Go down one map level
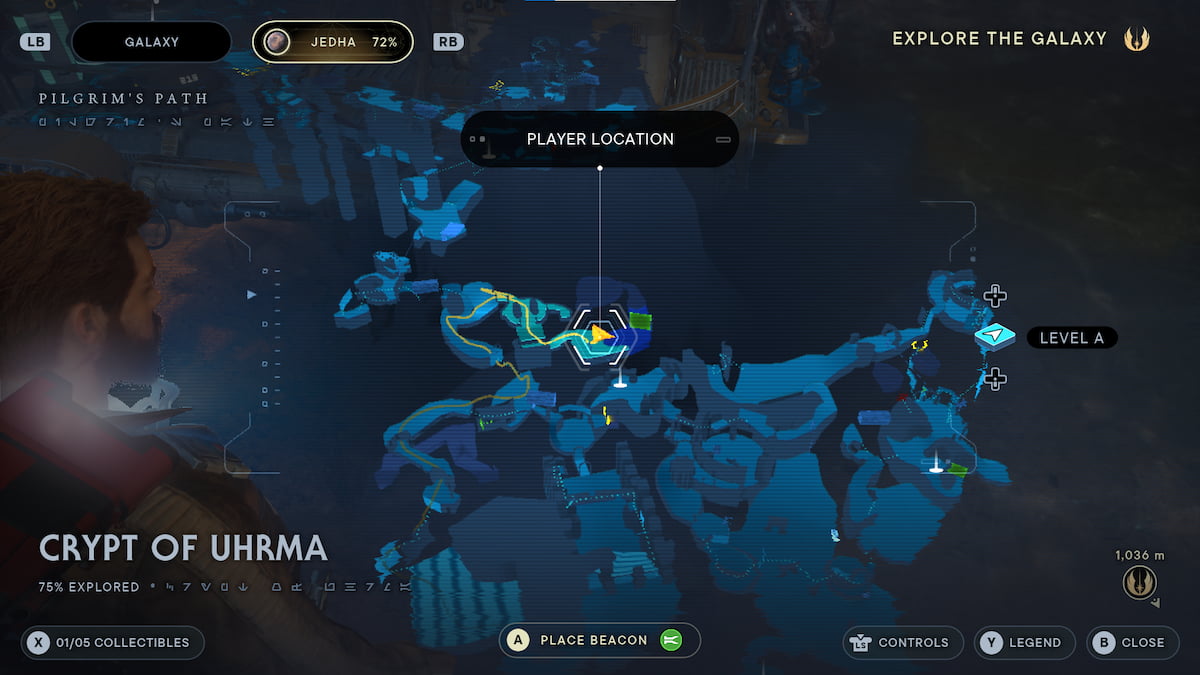Viewport: 1200px width, 675px height. (994, 379)
